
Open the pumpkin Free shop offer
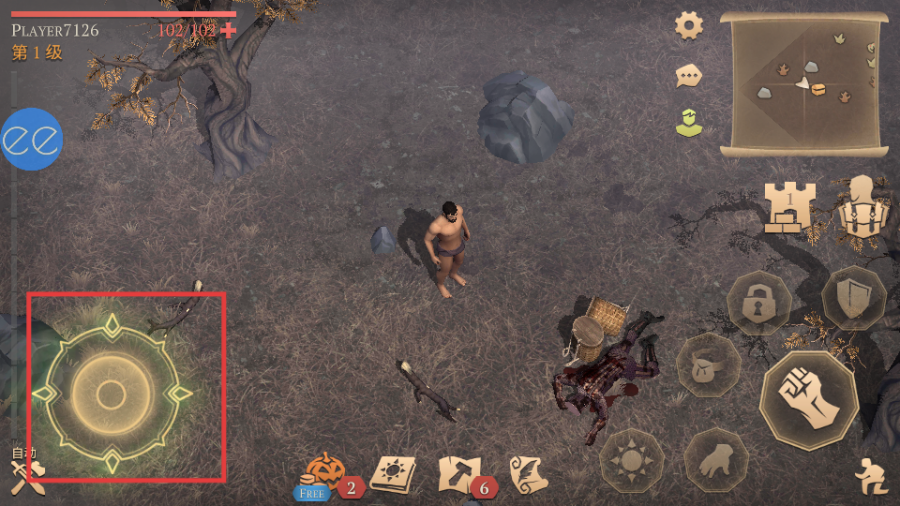(324, 472)
